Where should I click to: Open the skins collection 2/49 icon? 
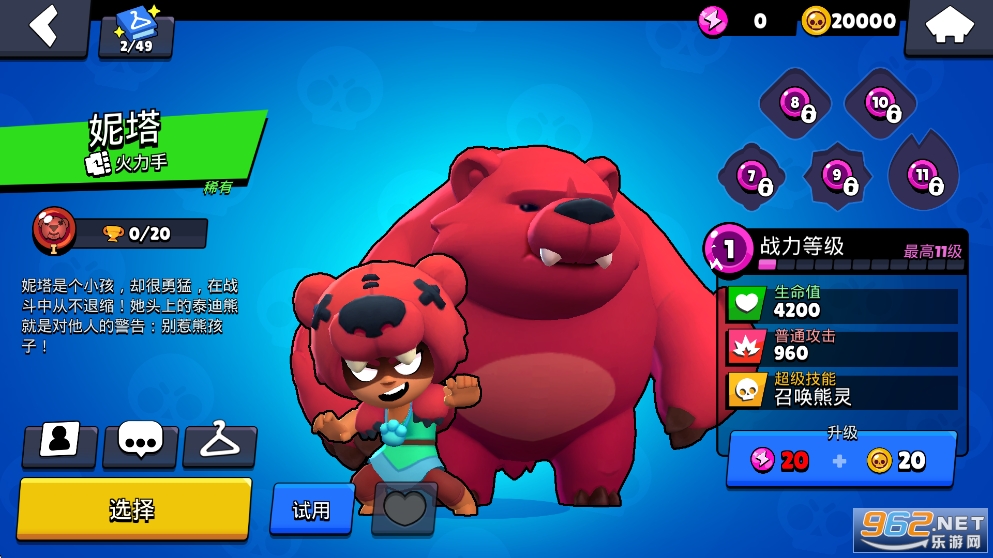click(x=136, y=32)
